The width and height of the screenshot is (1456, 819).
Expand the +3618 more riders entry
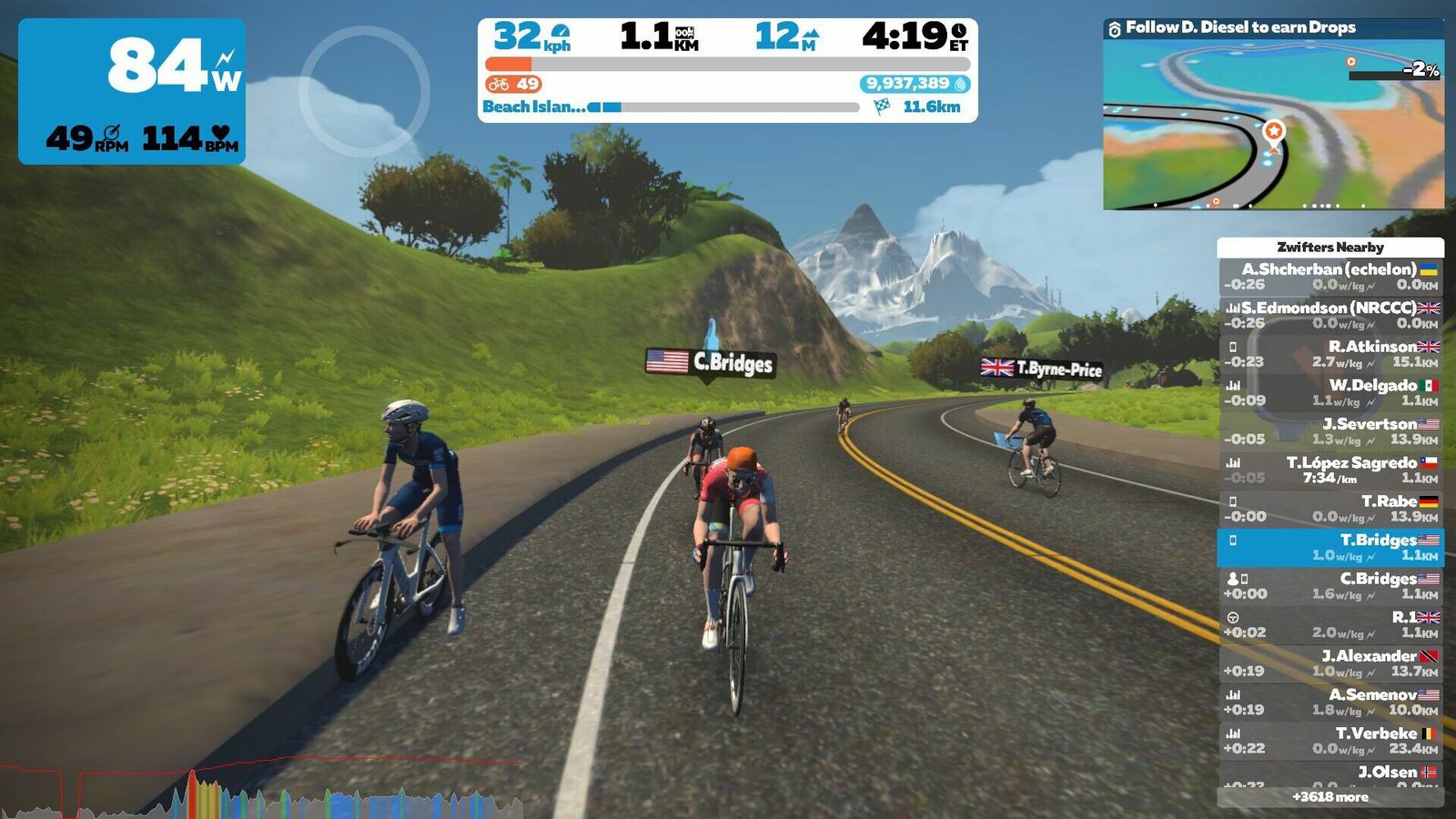1330,797
